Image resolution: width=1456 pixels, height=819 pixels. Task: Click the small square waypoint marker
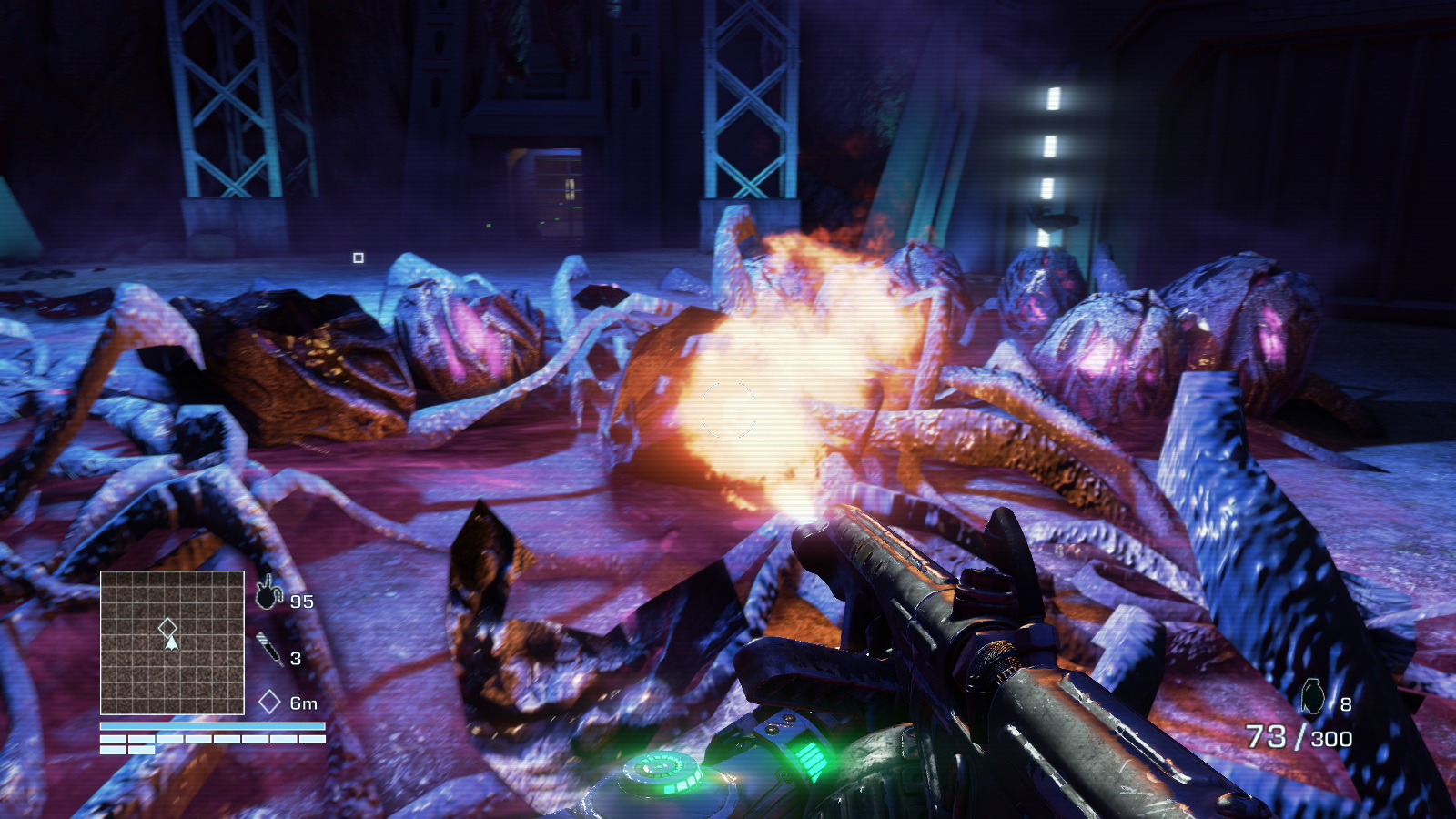point(359,258)
